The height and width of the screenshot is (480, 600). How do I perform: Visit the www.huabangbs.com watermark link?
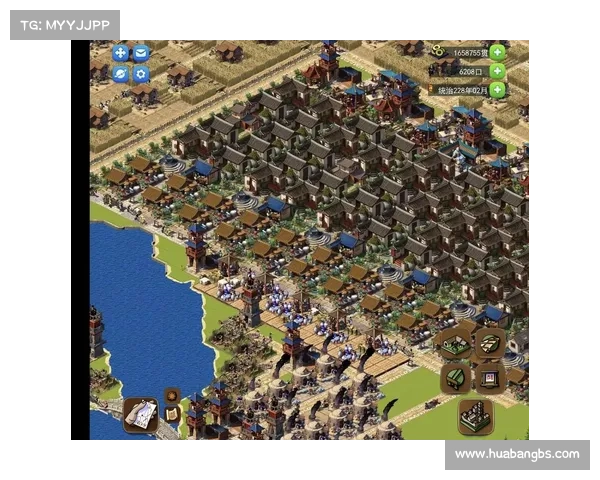pos(516,454)
